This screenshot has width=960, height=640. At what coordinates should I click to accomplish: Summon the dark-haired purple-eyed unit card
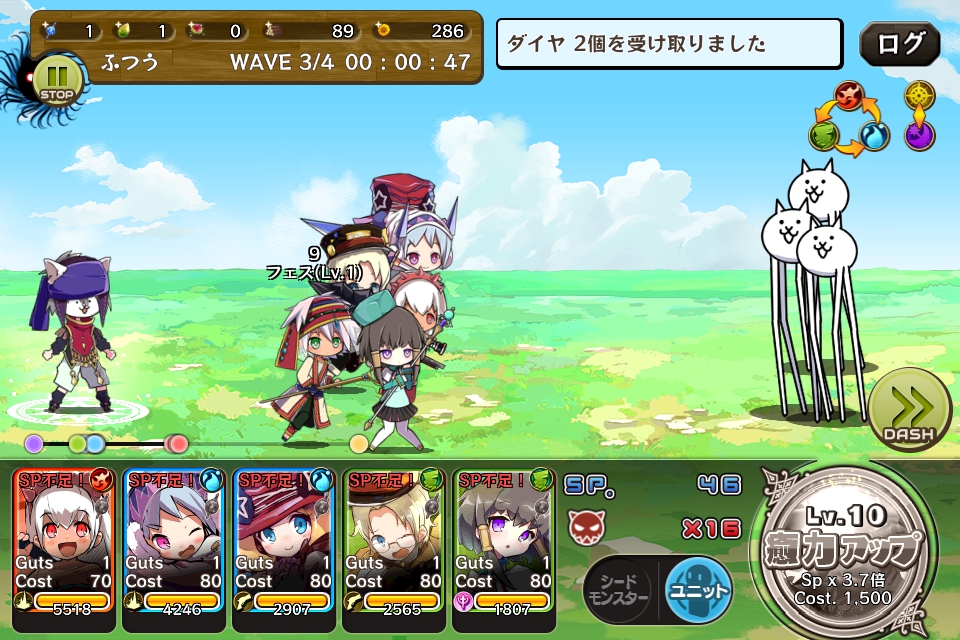pyautogui.click(x=504, y=548)
